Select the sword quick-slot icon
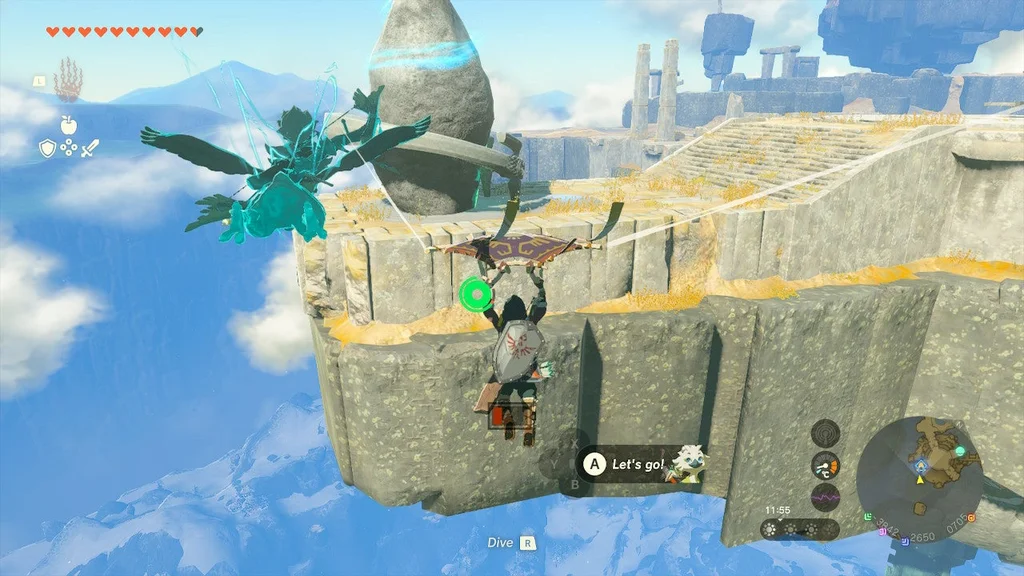Image resolution: width=1024 pixels, height=576 pixels. (x=91, y=149)
